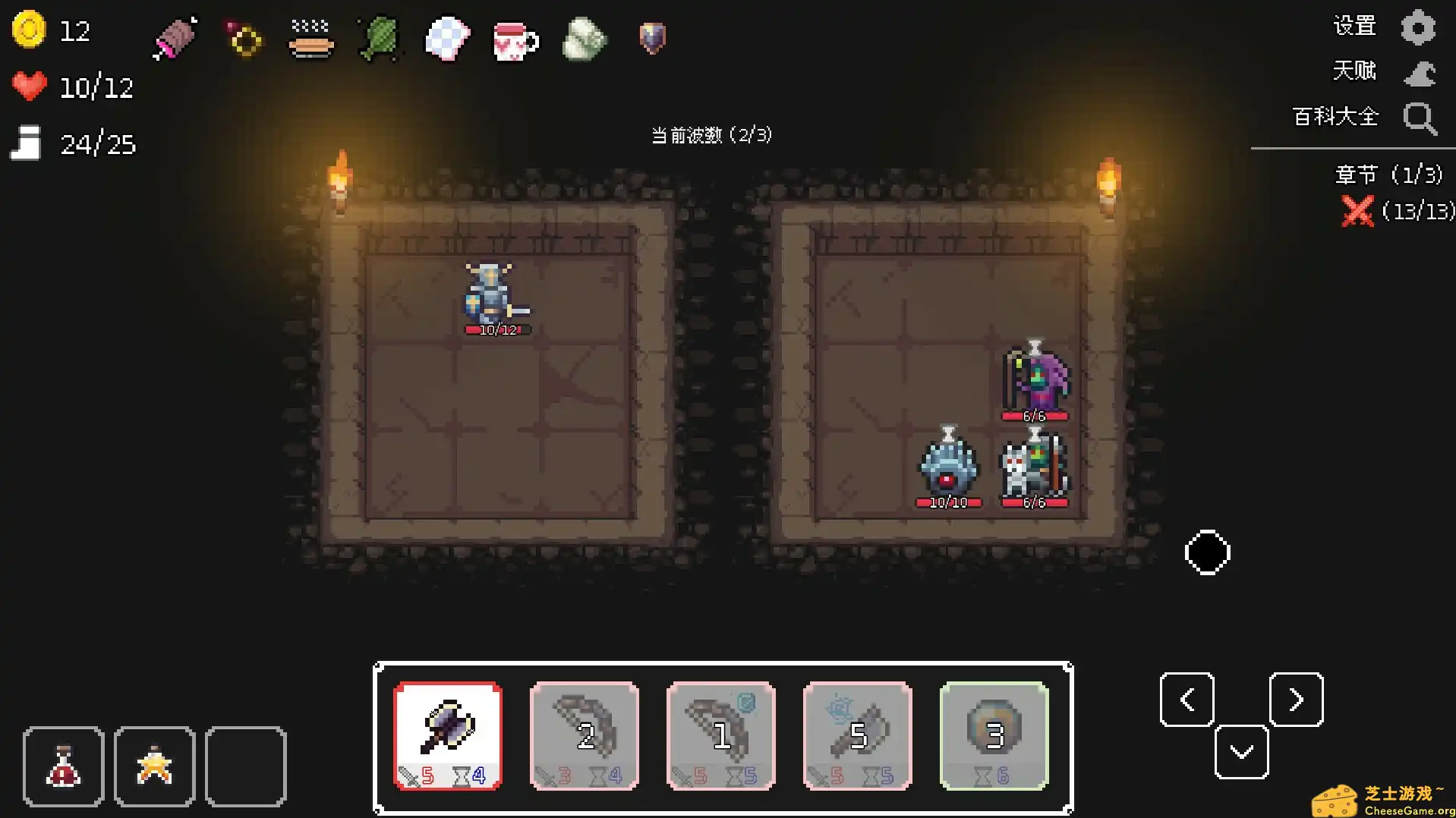Select the golden ring item in the inventory bar

point(241,39)
